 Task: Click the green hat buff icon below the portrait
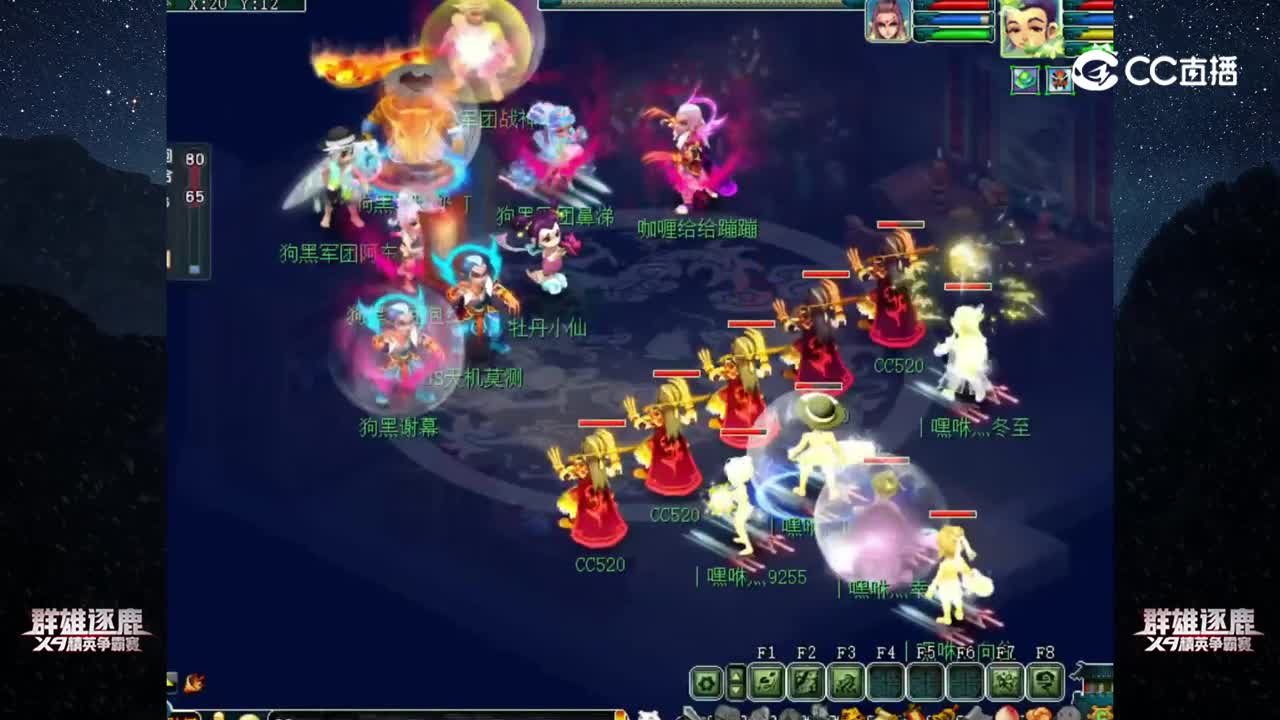click(x=1023, y=78)
